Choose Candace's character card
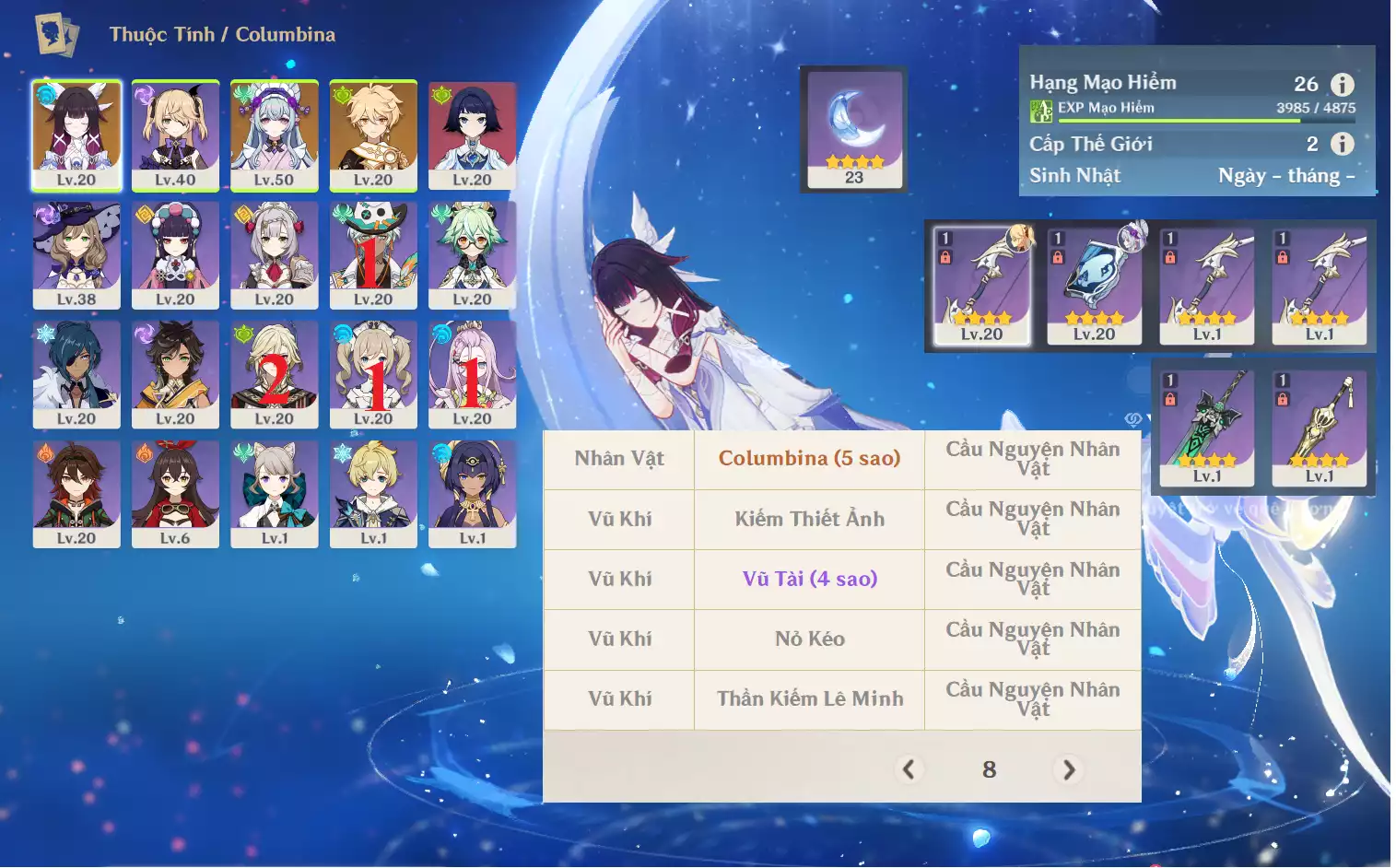Viewport: 1396px width, 868px height. (472, 494)
